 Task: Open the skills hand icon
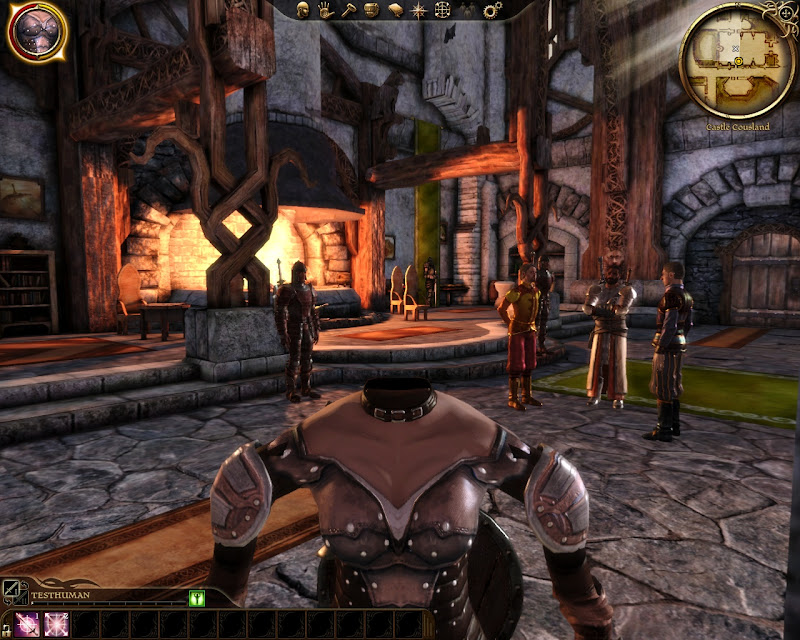pyautogui.click(x=325, y=10)
